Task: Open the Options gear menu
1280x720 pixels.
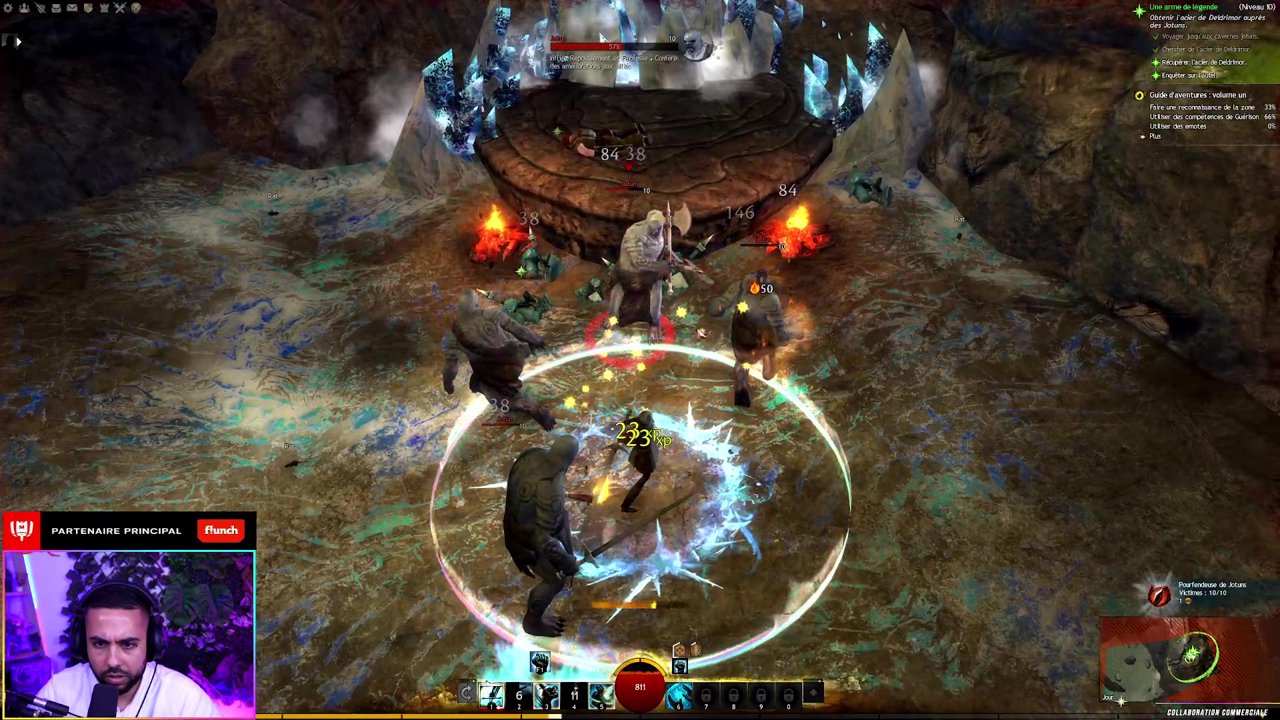Action: (9, 8)
